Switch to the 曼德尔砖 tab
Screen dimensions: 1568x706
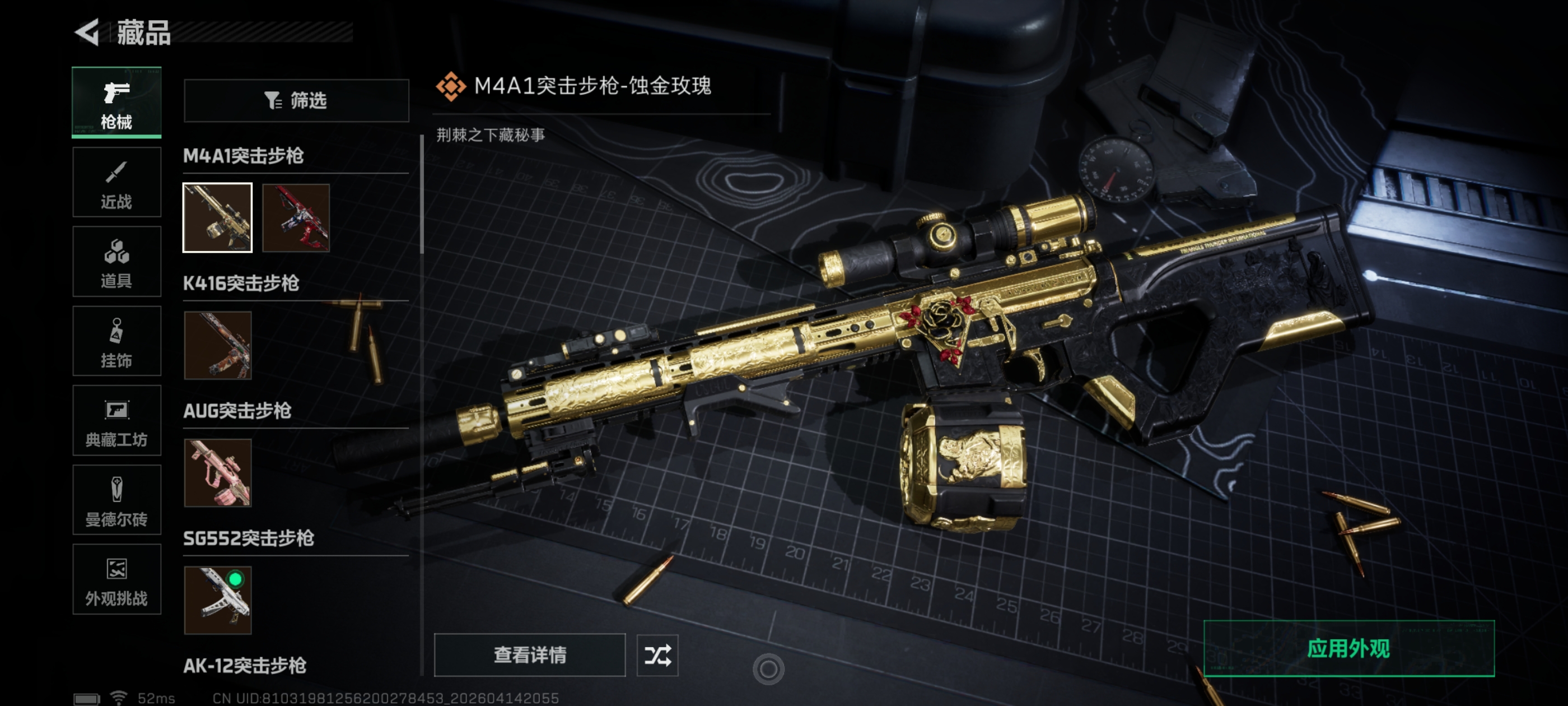click(116, 500)
